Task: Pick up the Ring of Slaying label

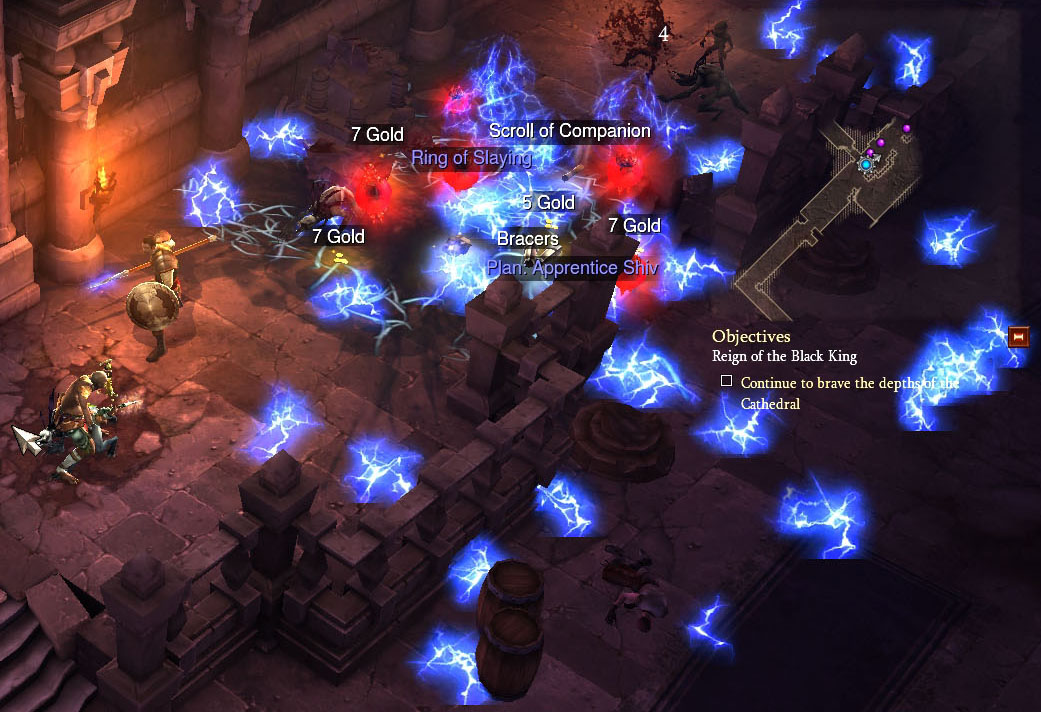Action: click(471, 157)
